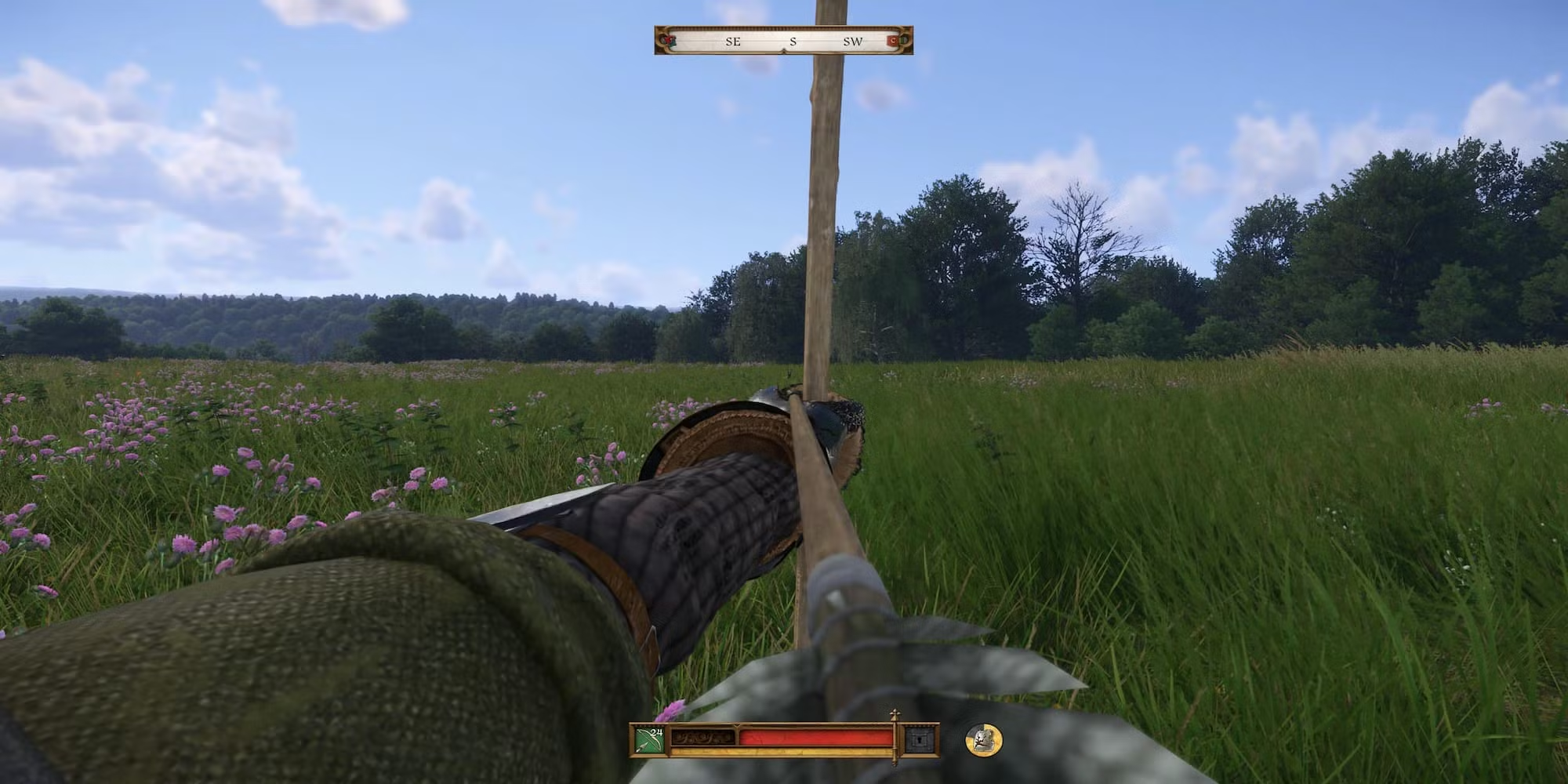The image size is (1568, 784).
Task: Toggle the S direction label on compass
Action: (793, 41)
